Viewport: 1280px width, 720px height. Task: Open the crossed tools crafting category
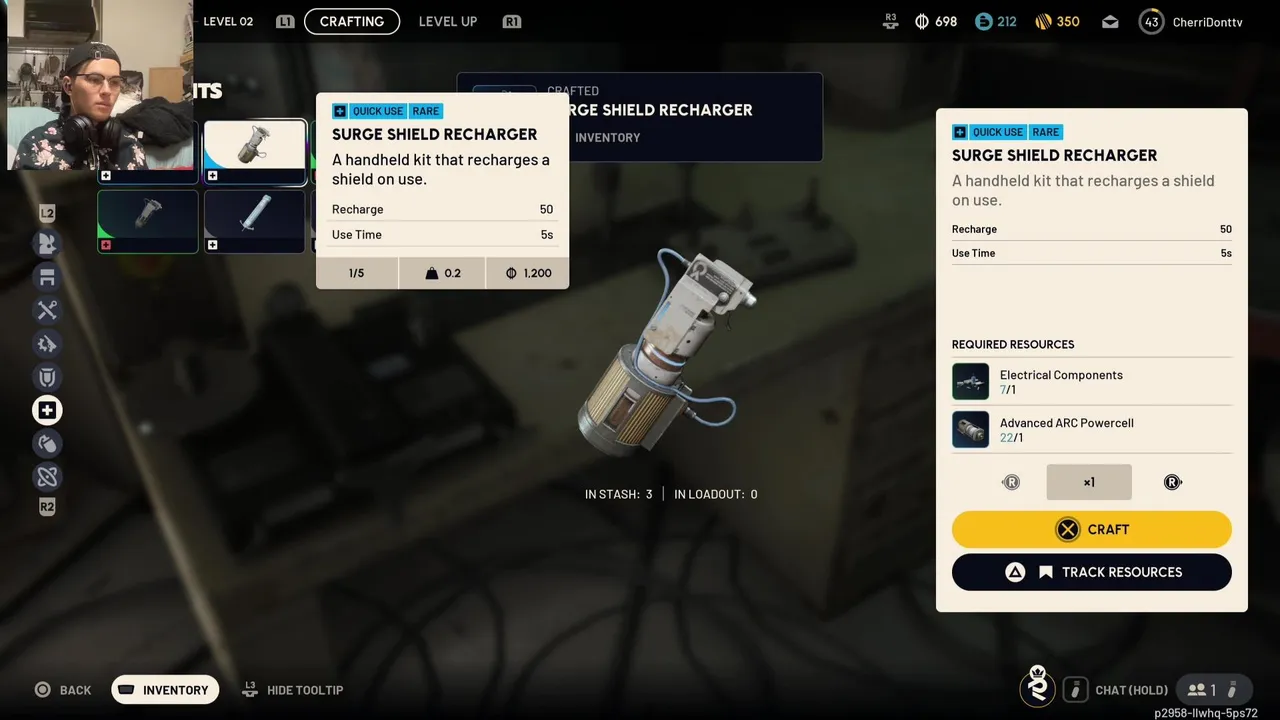(47, 310)
